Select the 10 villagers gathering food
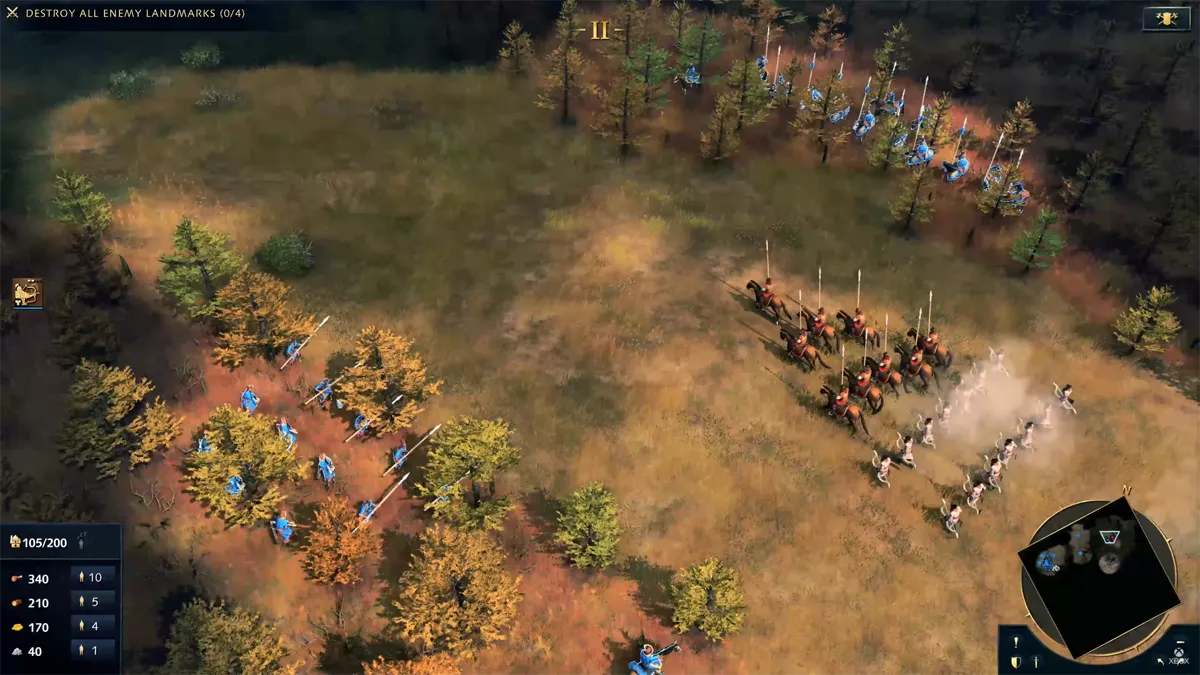The width and height of the screenshot is (1200, 675). pos(93,577)
